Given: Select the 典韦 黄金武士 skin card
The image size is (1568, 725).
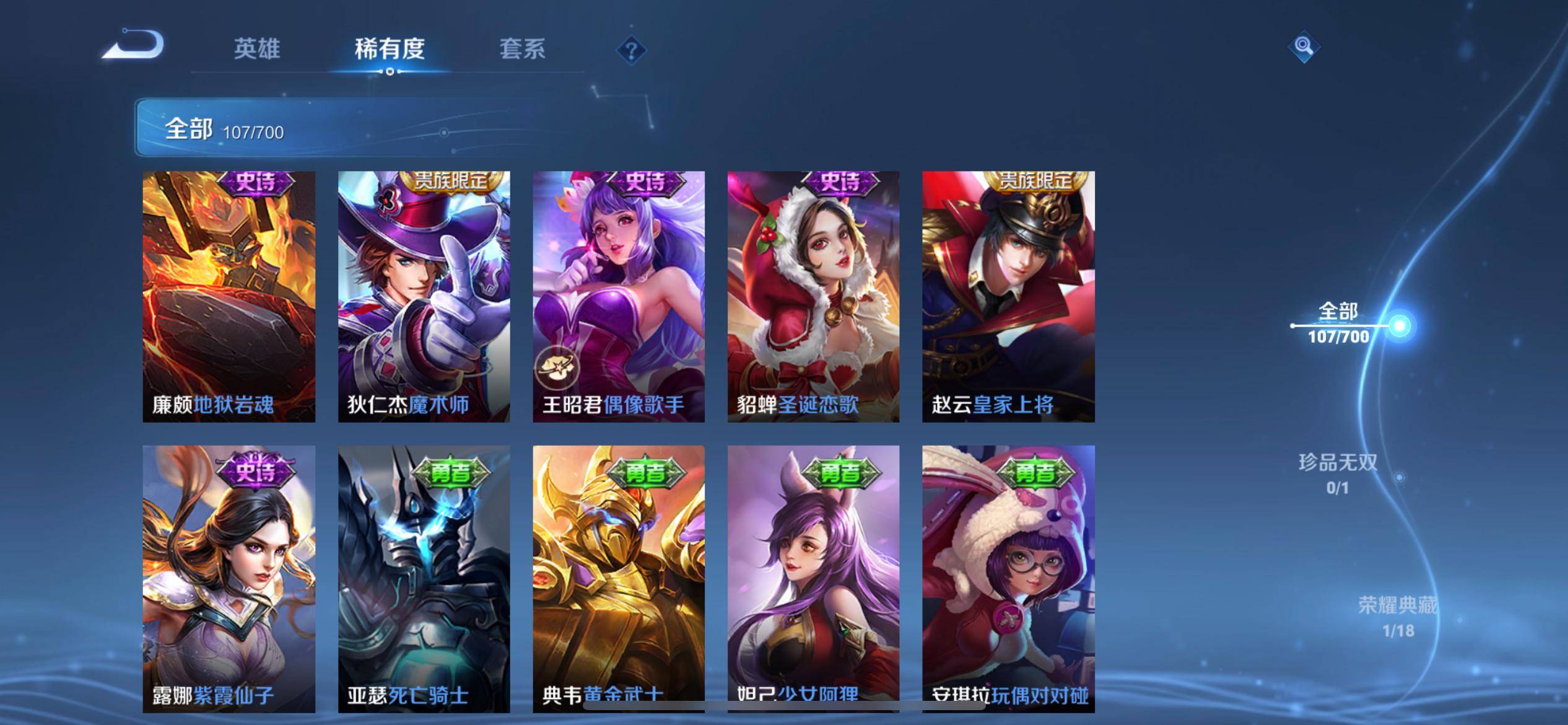Looking at the screenshot, I should click(619, 578).
